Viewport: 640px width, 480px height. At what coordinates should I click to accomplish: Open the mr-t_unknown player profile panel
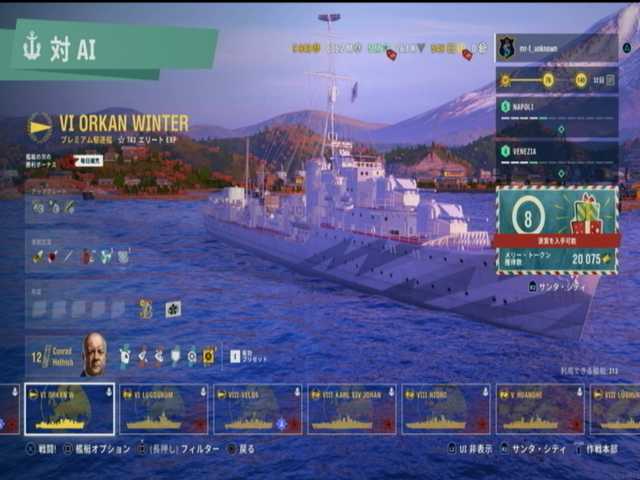[555, 48]
